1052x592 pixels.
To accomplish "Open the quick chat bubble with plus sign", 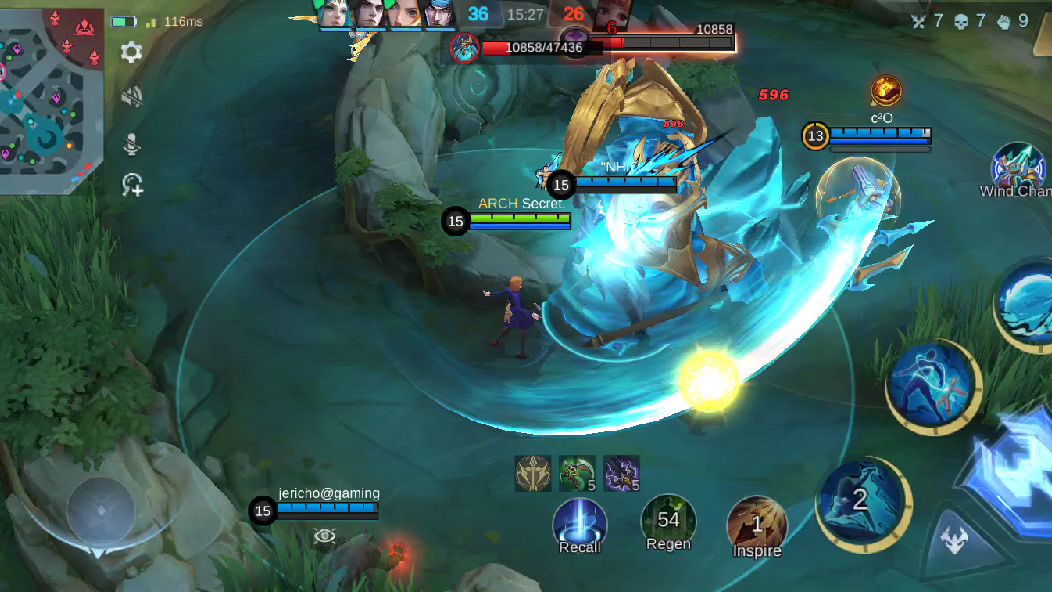I will pos(132,185).
